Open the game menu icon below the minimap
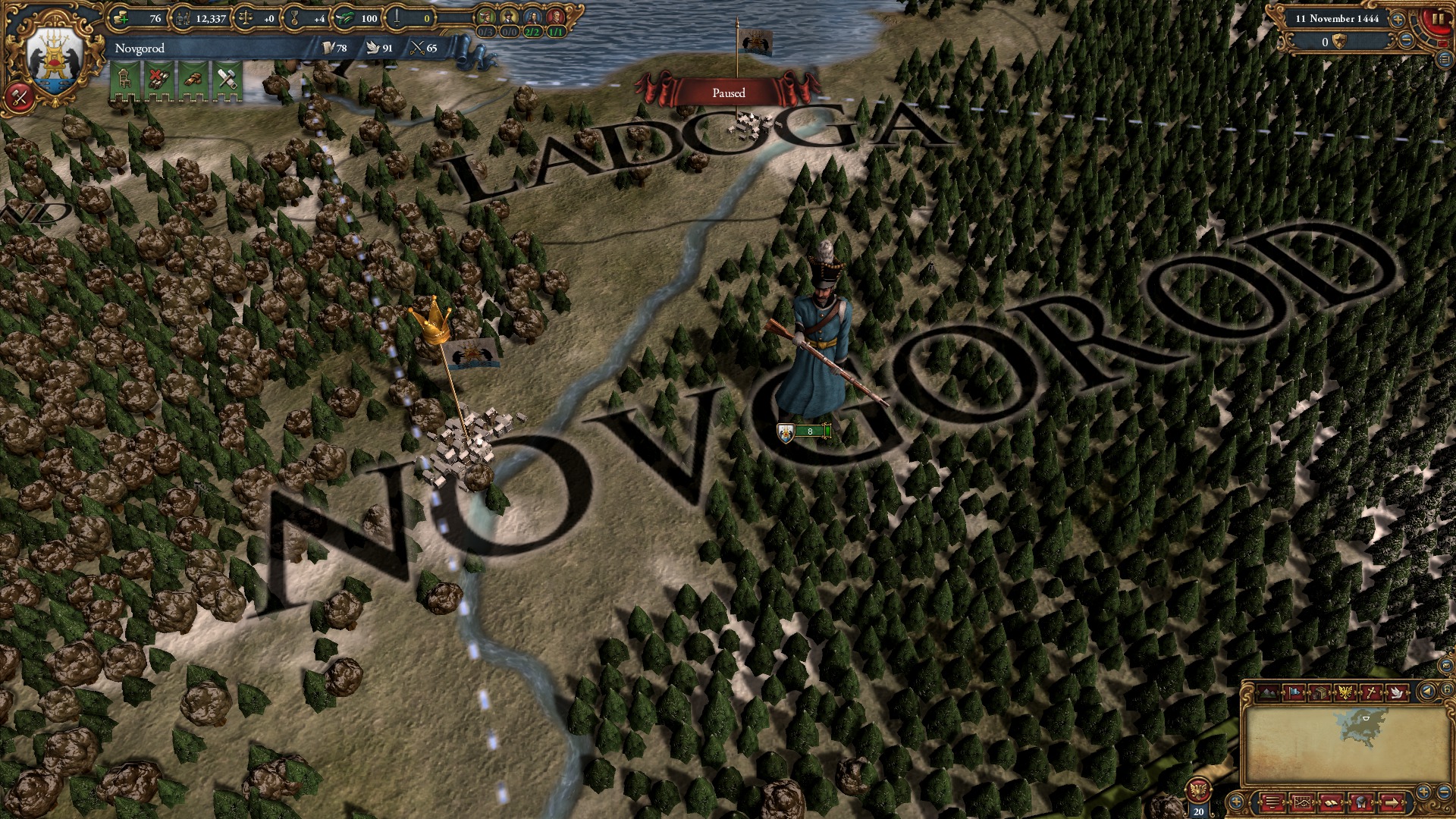Viewport: 1456px width, 819px height. (1272, 804)
